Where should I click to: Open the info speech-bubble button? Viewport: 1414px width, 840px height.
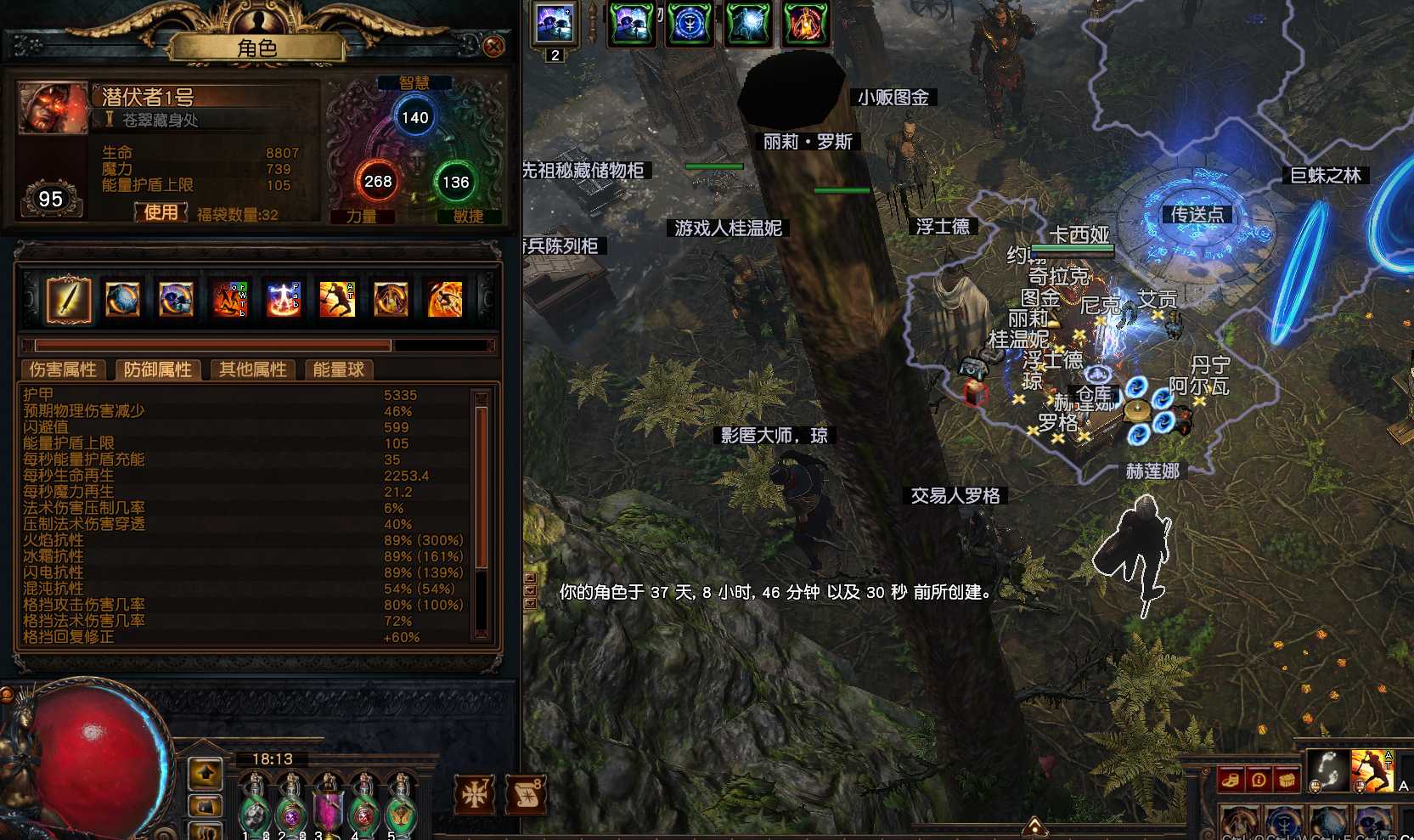pos(1259,780)
